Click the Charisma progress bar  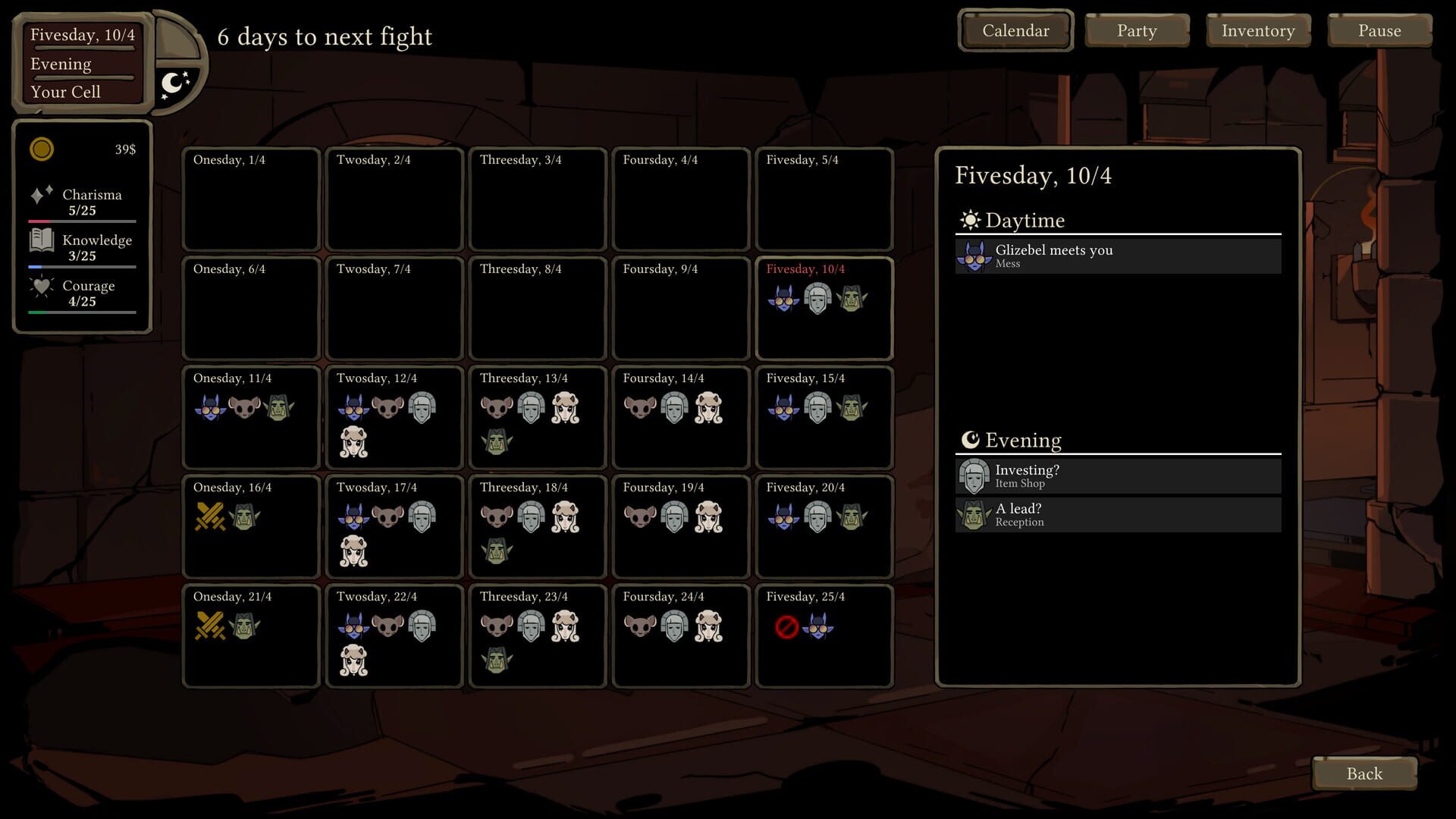point(81,221)
